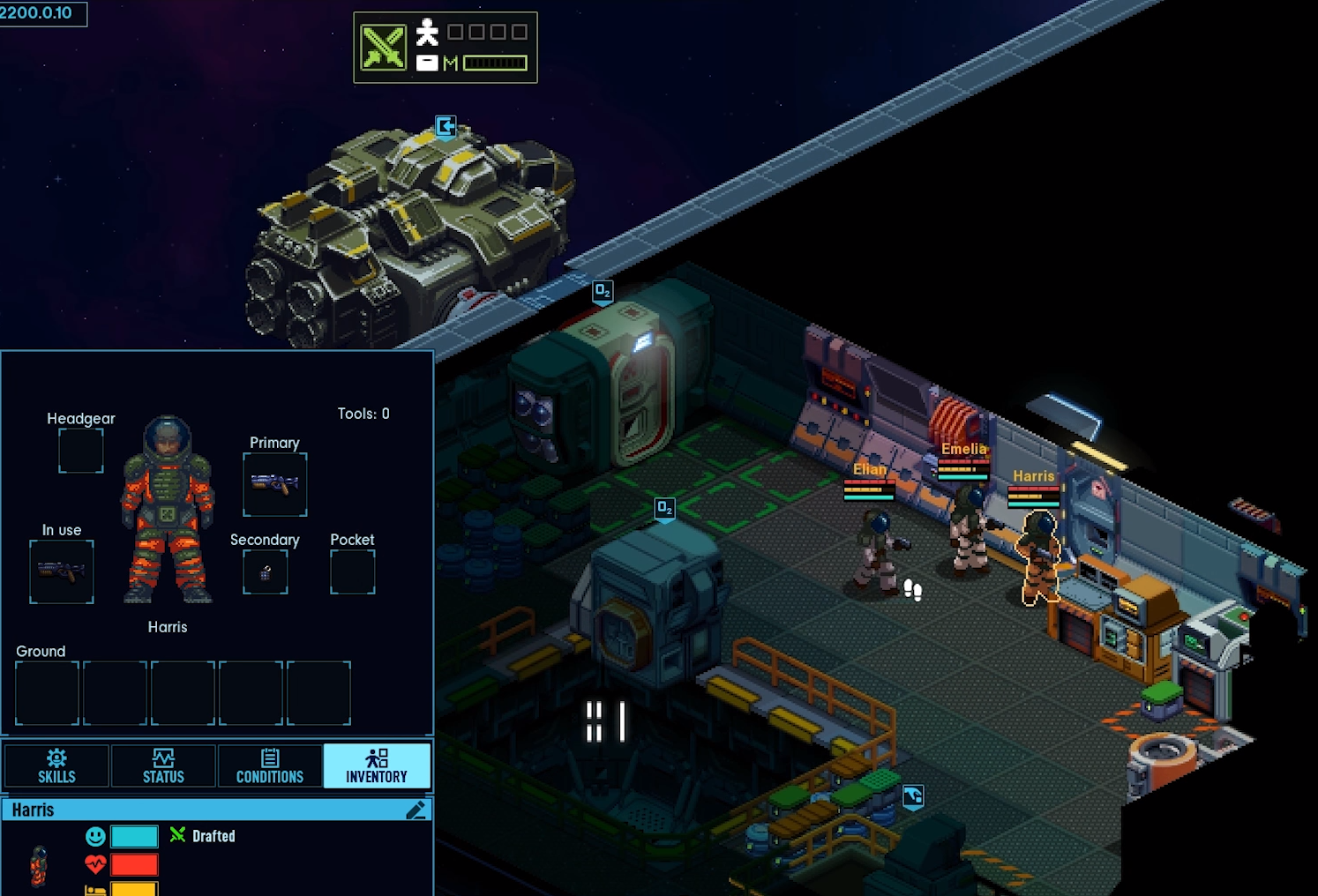
Task: Select the Primary weapon slot
Action: click(x=275, y=484)
